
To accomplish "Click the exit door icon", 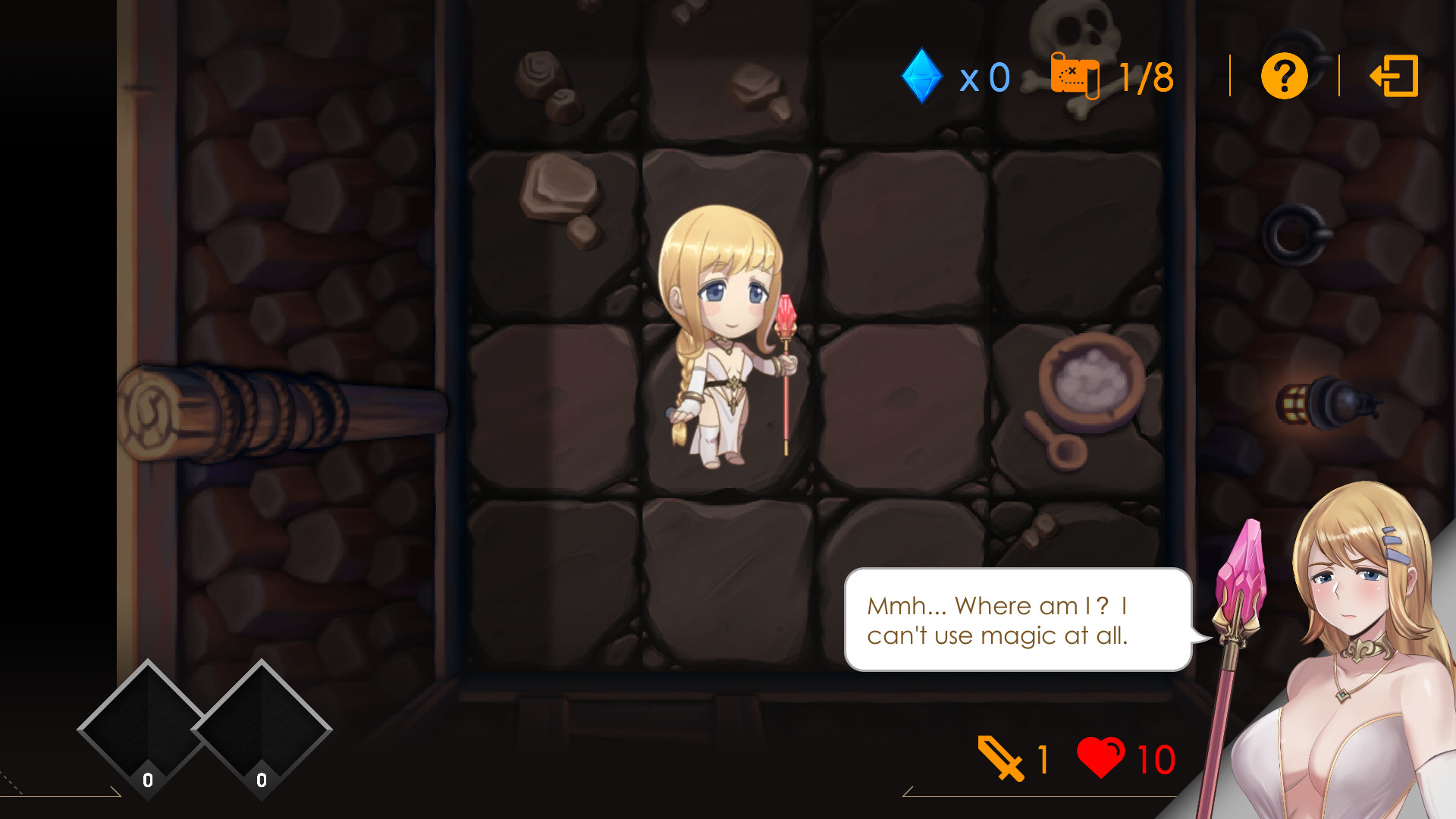I will [x=1395, y=77].
